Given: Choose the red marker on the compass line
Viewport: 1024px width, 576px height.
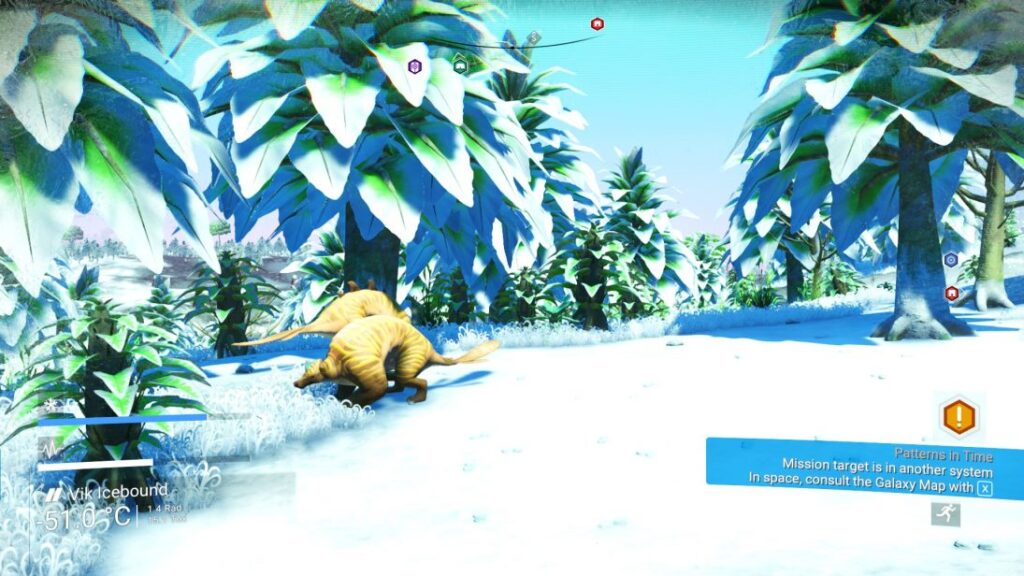Looking at the screenshot, I should (x=597, y=24).
